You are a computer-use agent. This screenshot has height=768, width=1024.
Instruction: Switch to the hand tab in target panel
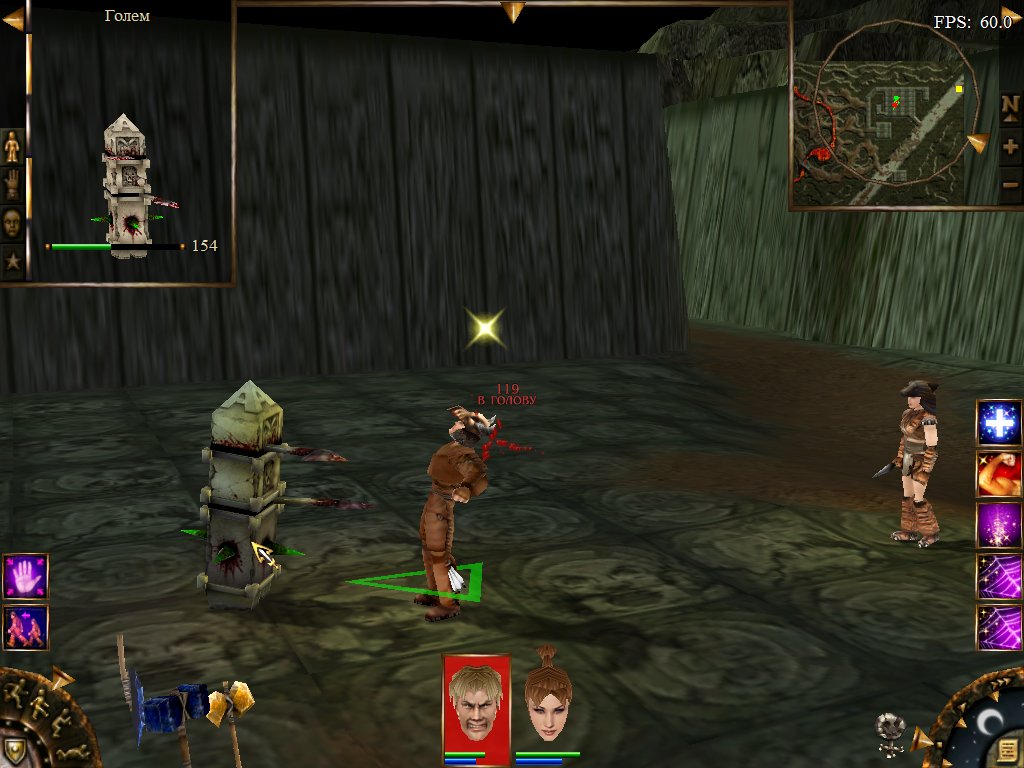pyautogui.click(x=12, y=185)
